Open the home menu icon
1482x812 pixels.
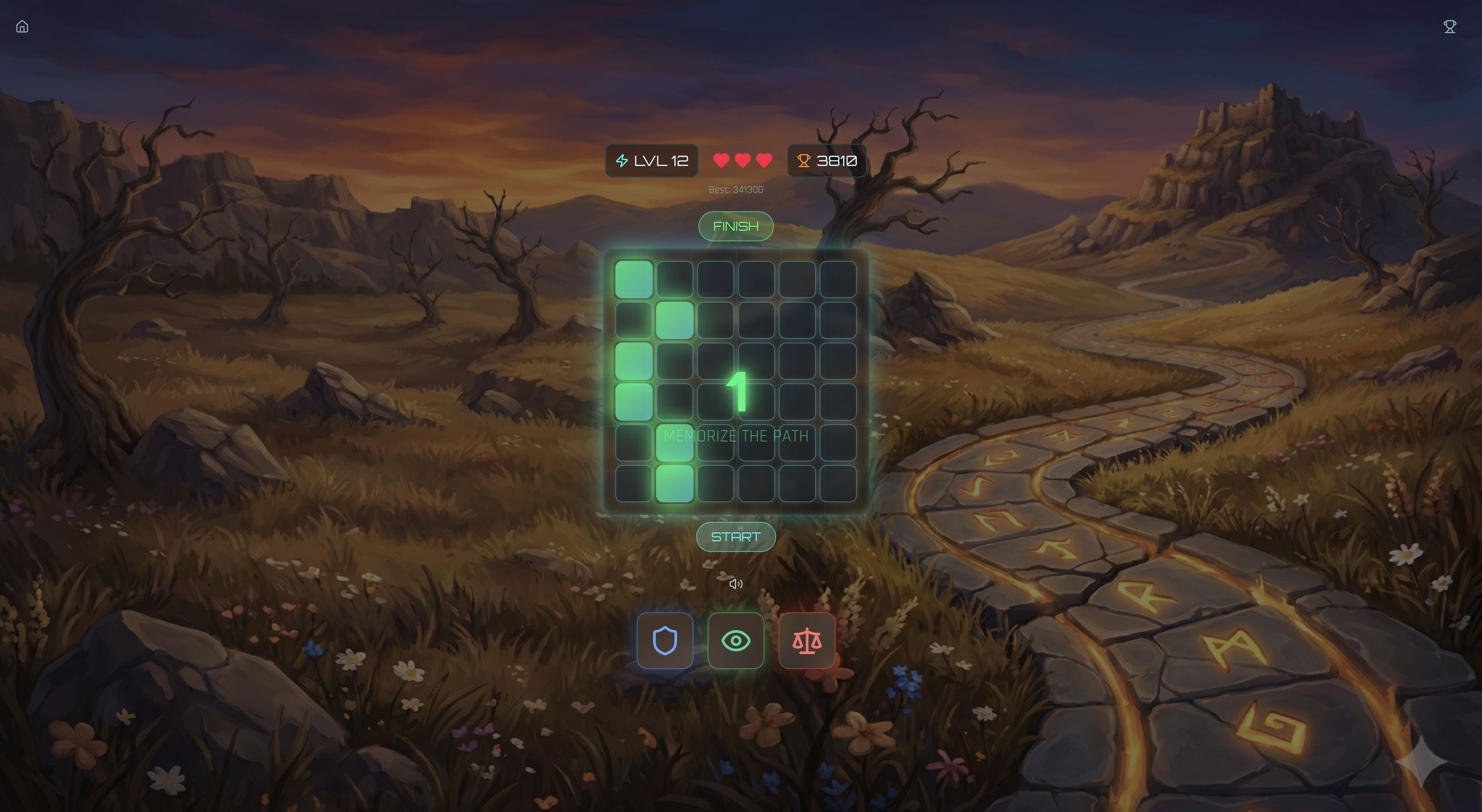click(x=23, y=27)
